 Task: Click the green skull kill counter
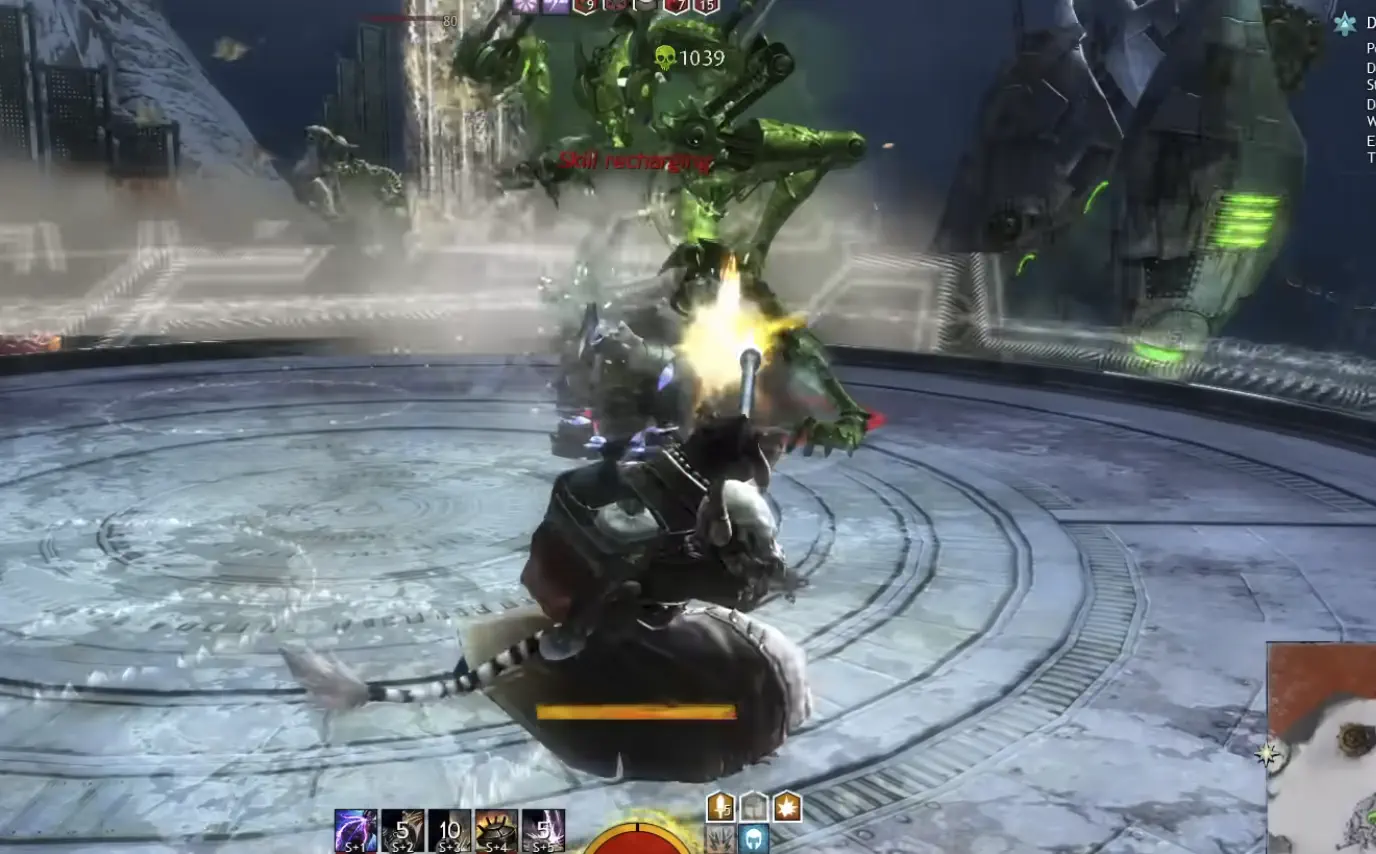point(664,57)
